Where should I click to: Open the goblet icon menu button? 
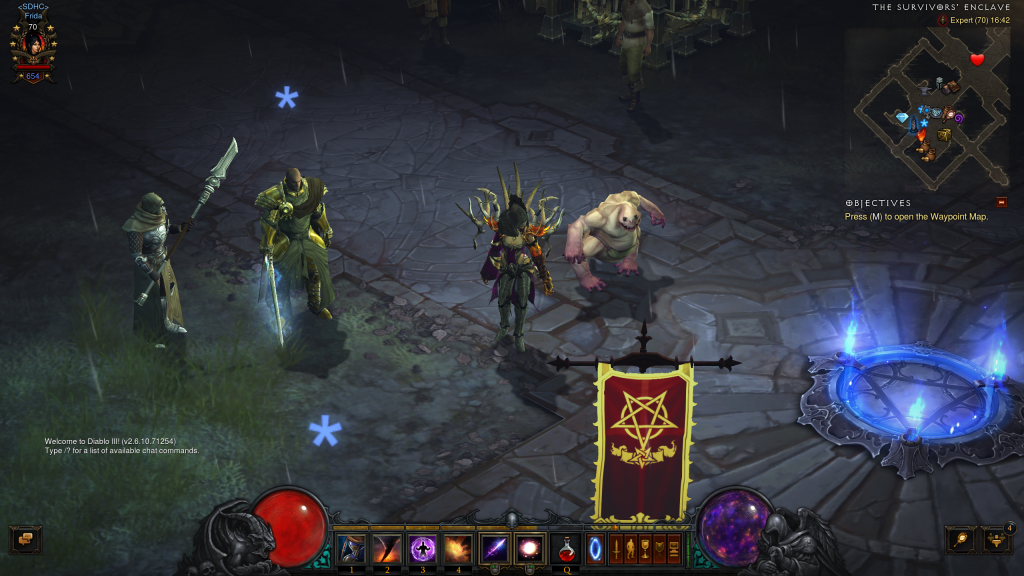point(645,549)
